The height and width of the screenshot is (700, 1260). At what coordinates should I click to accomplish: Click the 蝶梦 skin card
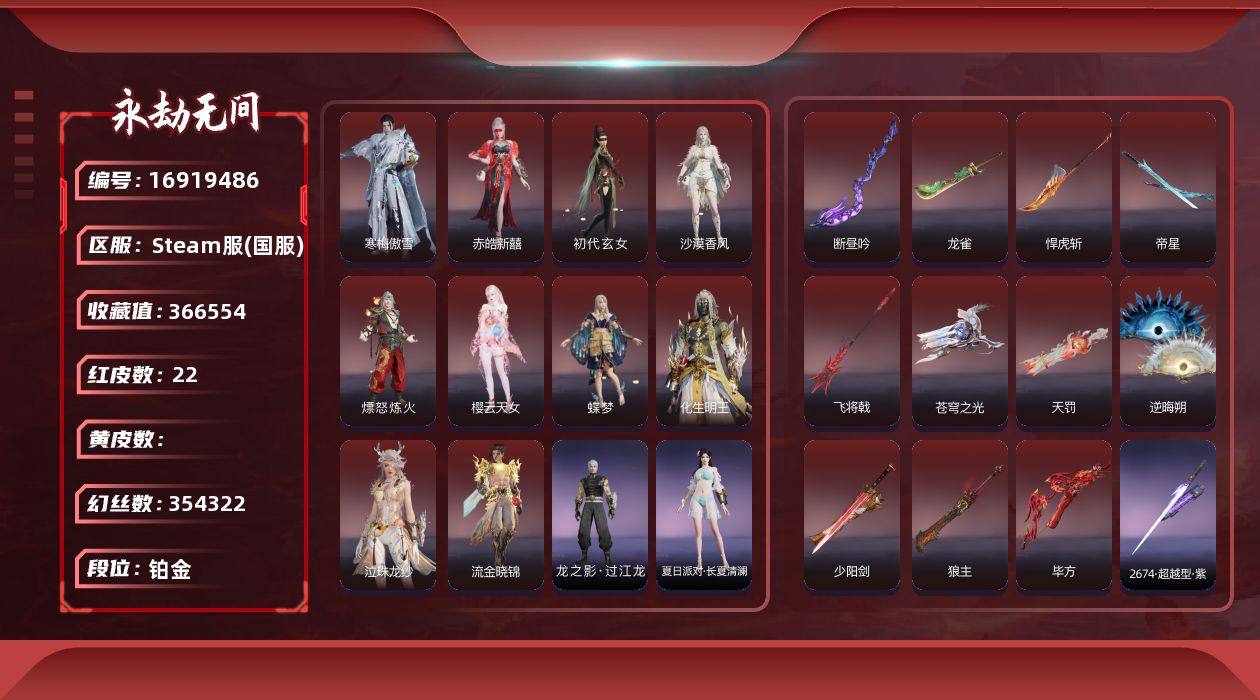click(x=600, y=351)
